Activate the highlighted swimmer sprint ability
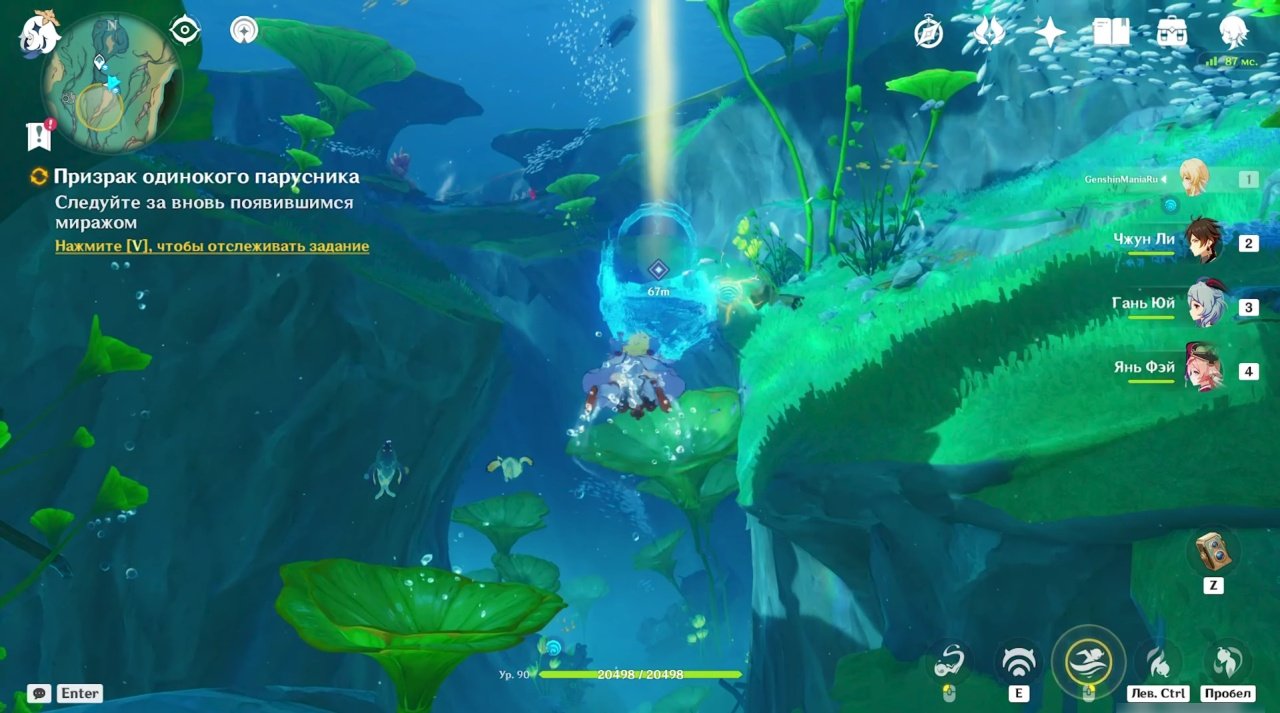This screenshot has width=1280, height=713. pos(1088,661)
